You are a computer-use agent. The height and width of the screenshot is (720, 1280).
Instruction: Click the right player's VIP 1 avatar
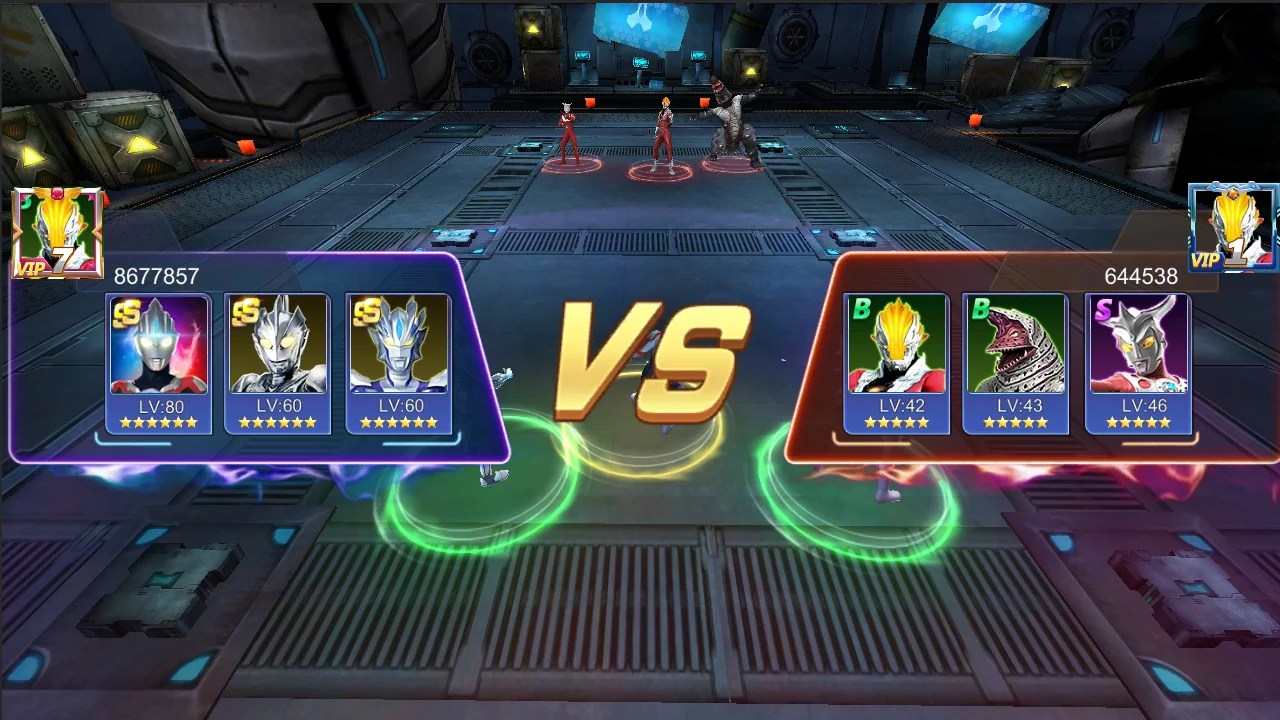[1232, 225]
